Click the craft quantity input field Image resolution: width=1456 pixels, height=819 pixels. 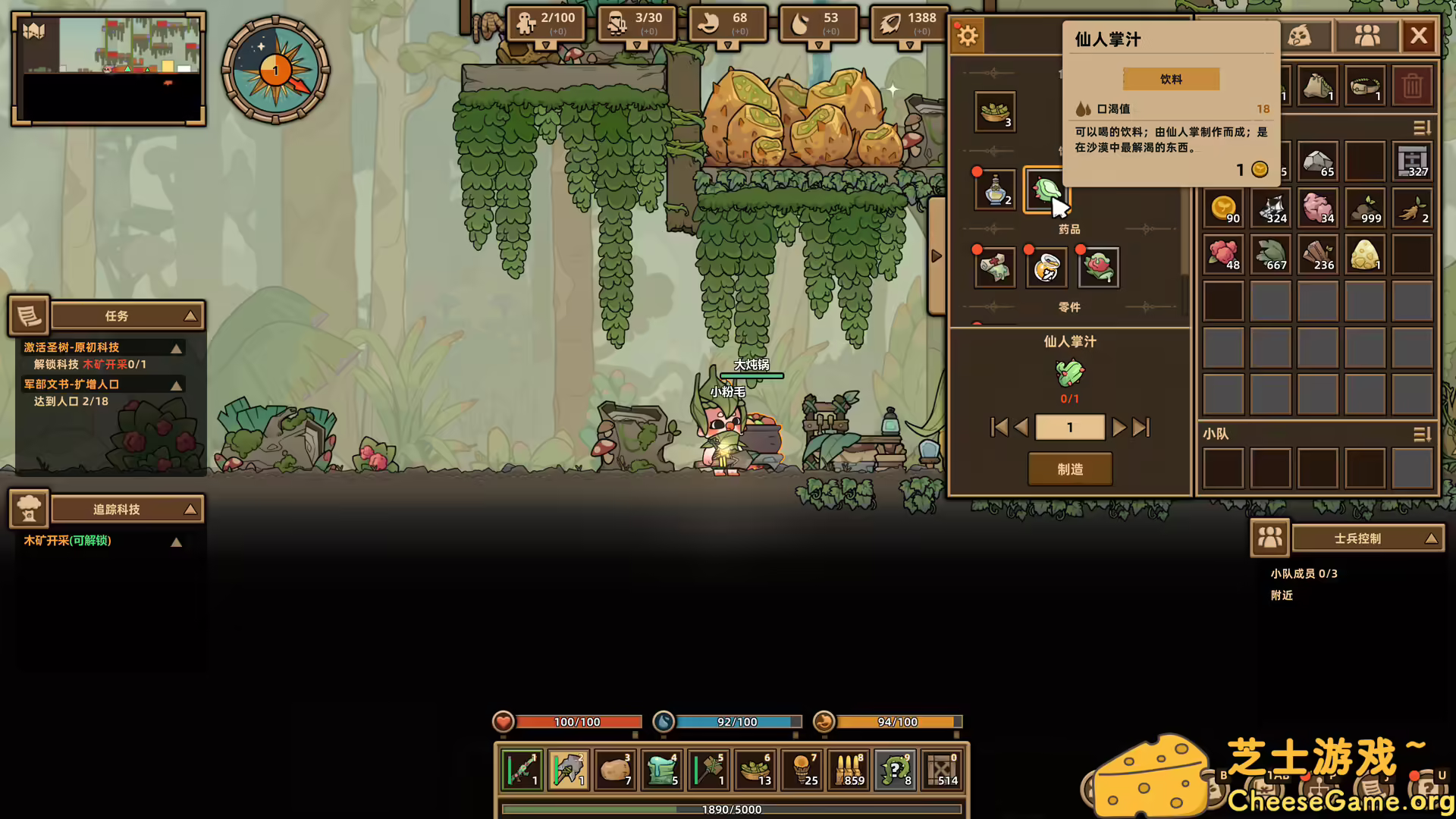1070,427
